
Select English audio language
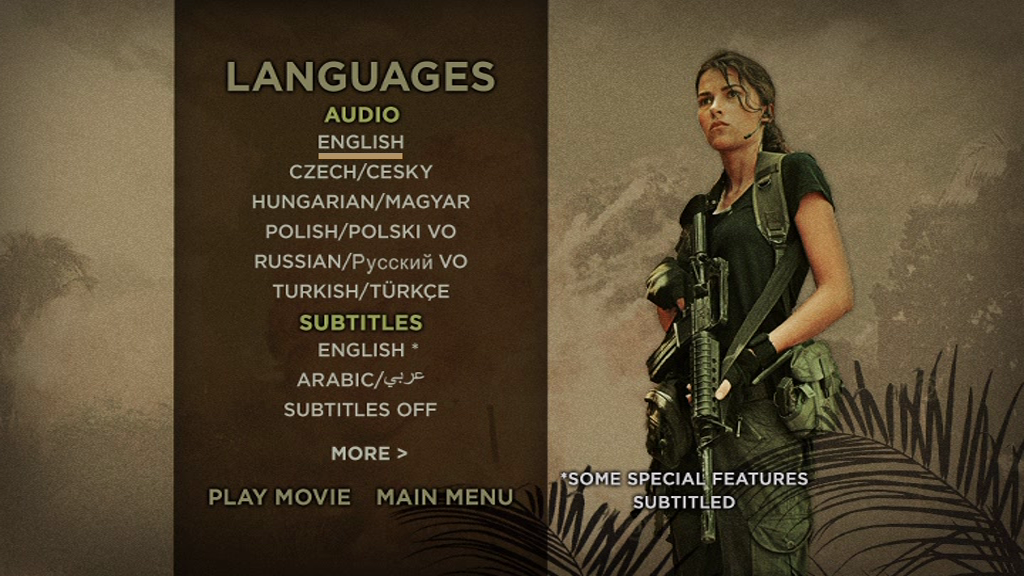[360, 143]
